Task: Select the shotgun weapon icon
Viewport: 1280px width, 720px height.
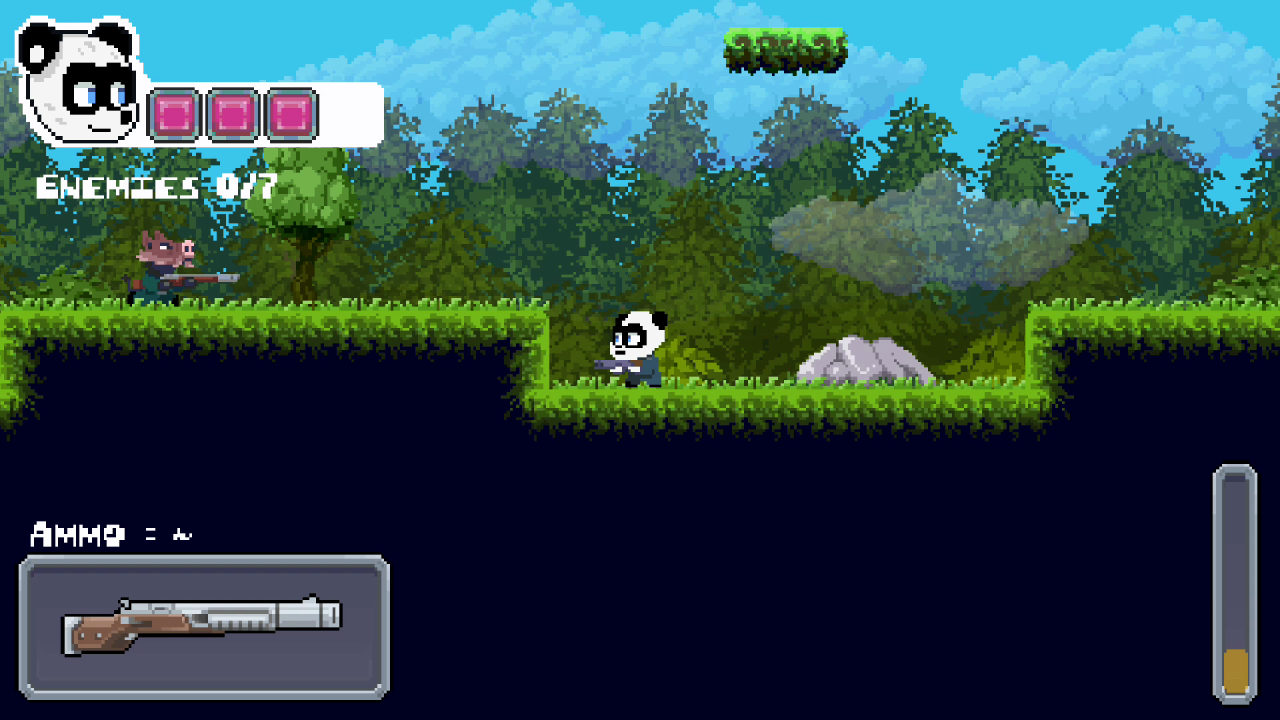Action: click(200, 625)
